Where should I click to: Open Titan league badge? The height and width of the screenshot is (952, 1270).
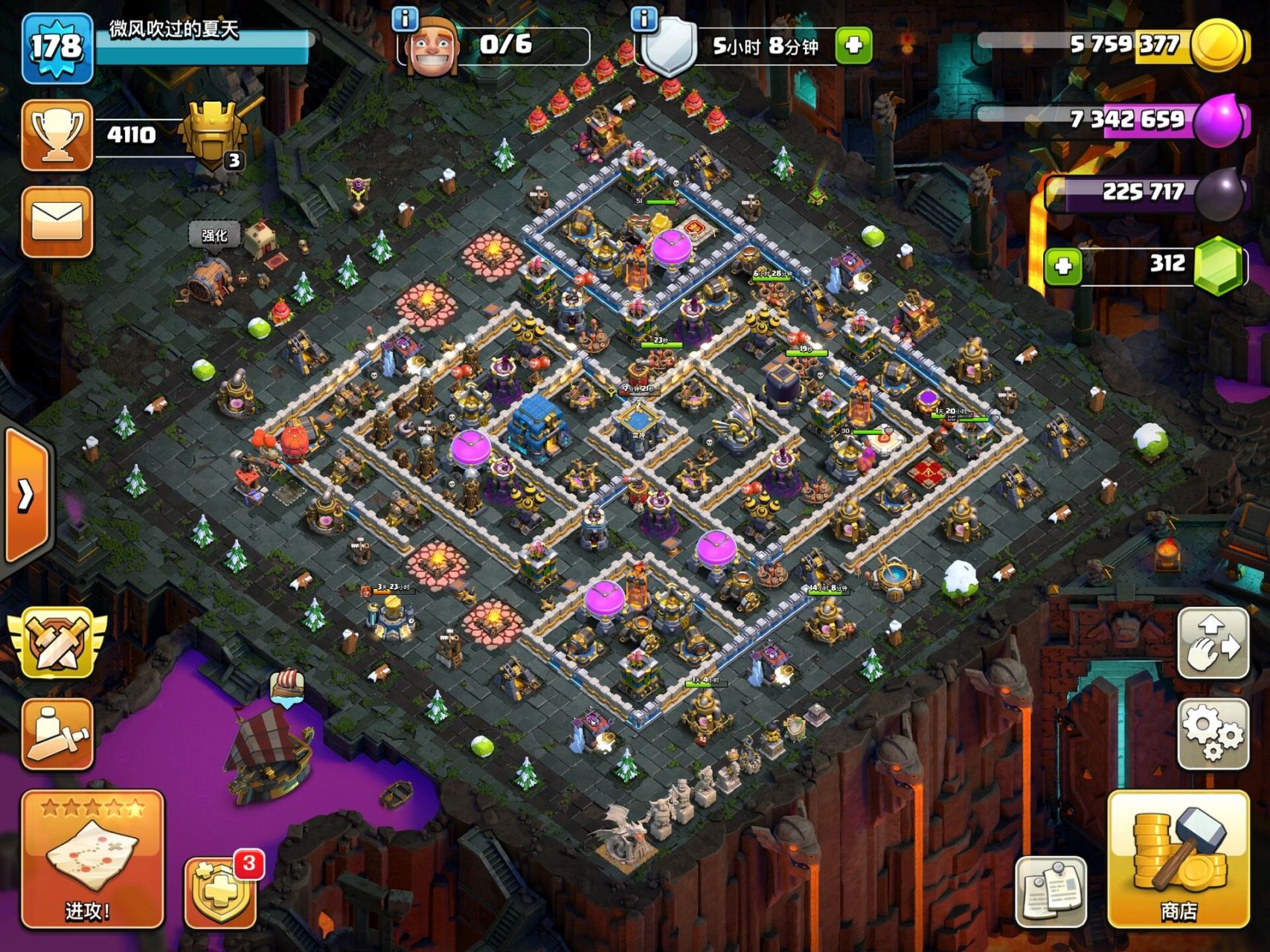(212, 136)
